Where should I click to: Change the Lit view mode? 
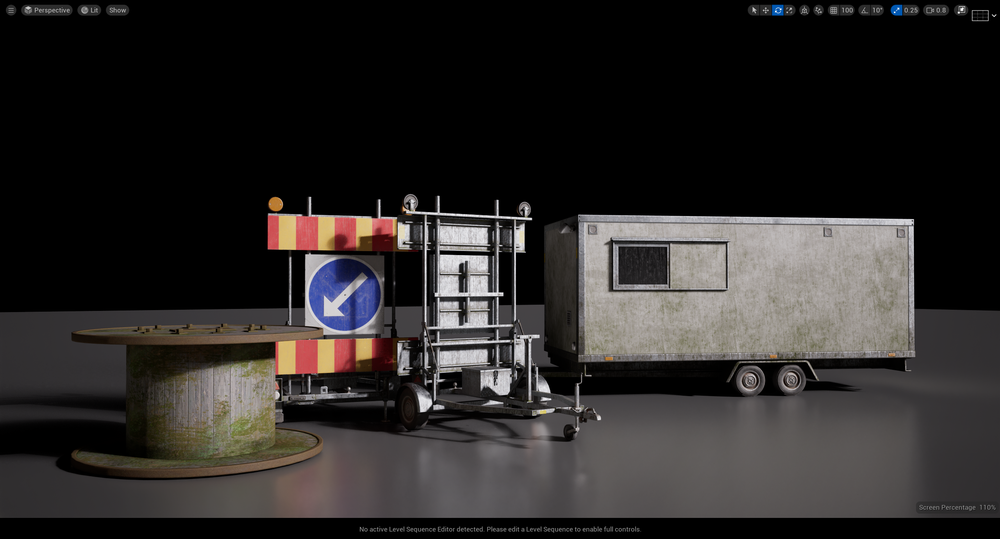coord(90,10)
